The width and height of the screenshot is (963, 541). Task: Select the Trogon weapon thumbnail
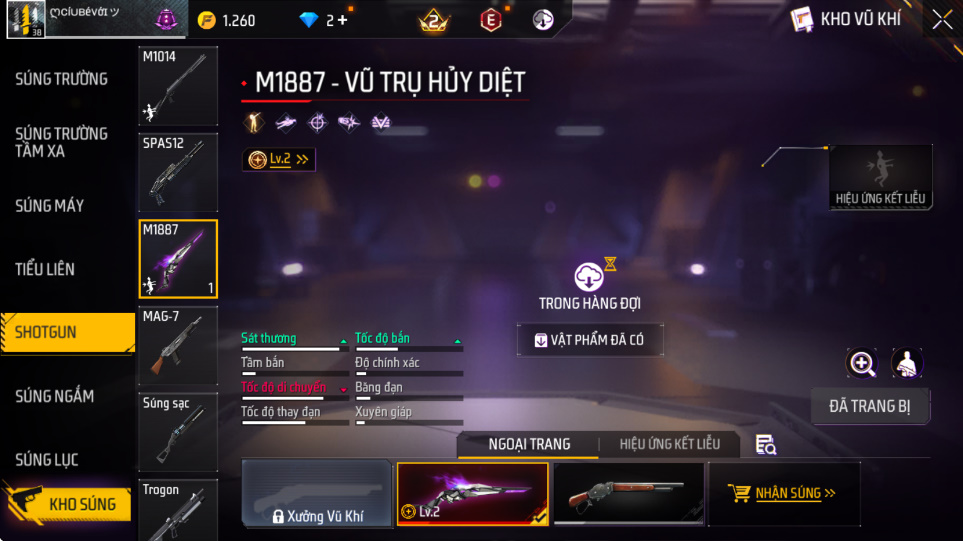tap(178, 510)
